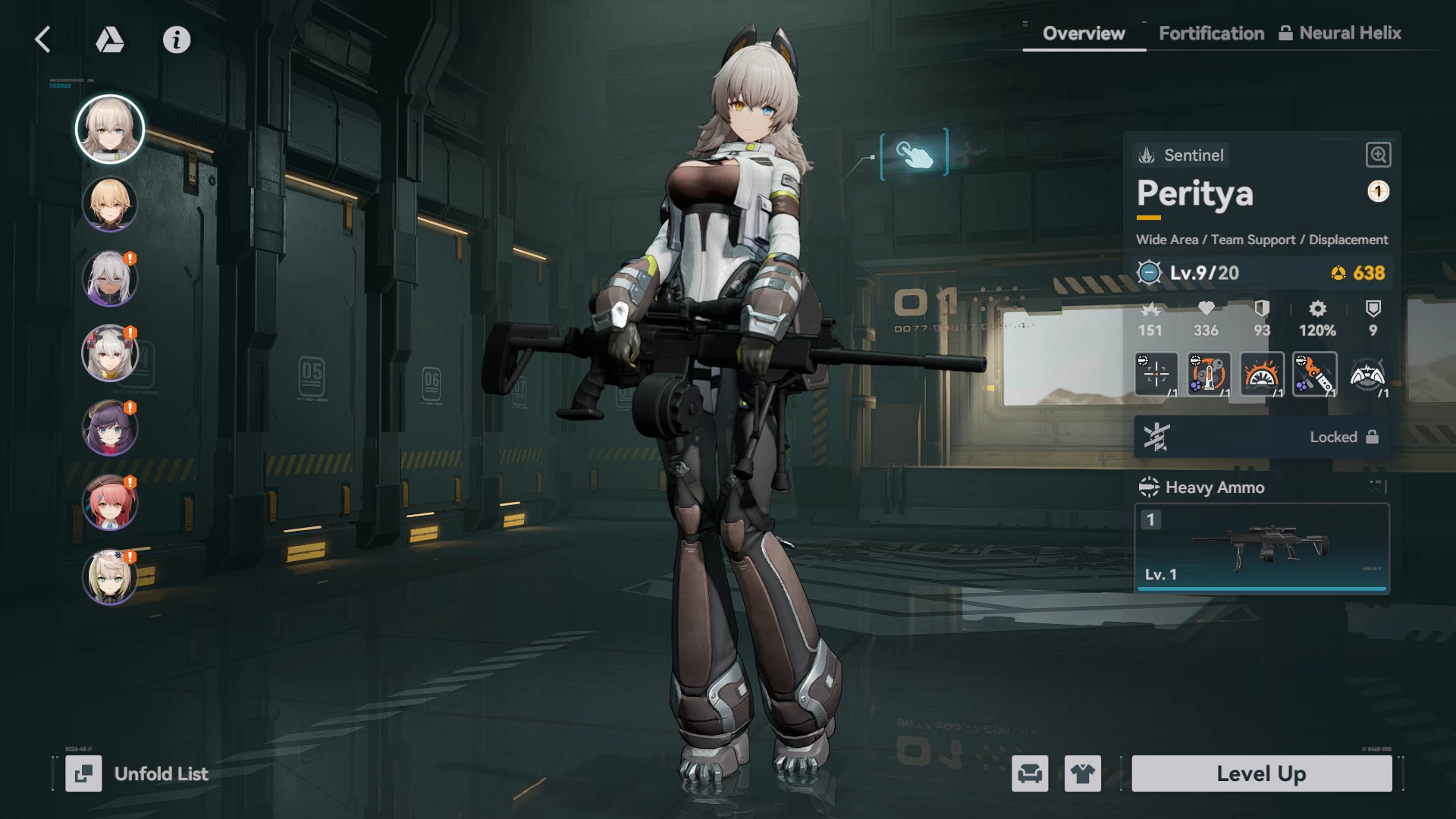1456x819 pixels.
Task: Inspect the Heavy Ammo weapon slot
Action: coord(1262,548)
